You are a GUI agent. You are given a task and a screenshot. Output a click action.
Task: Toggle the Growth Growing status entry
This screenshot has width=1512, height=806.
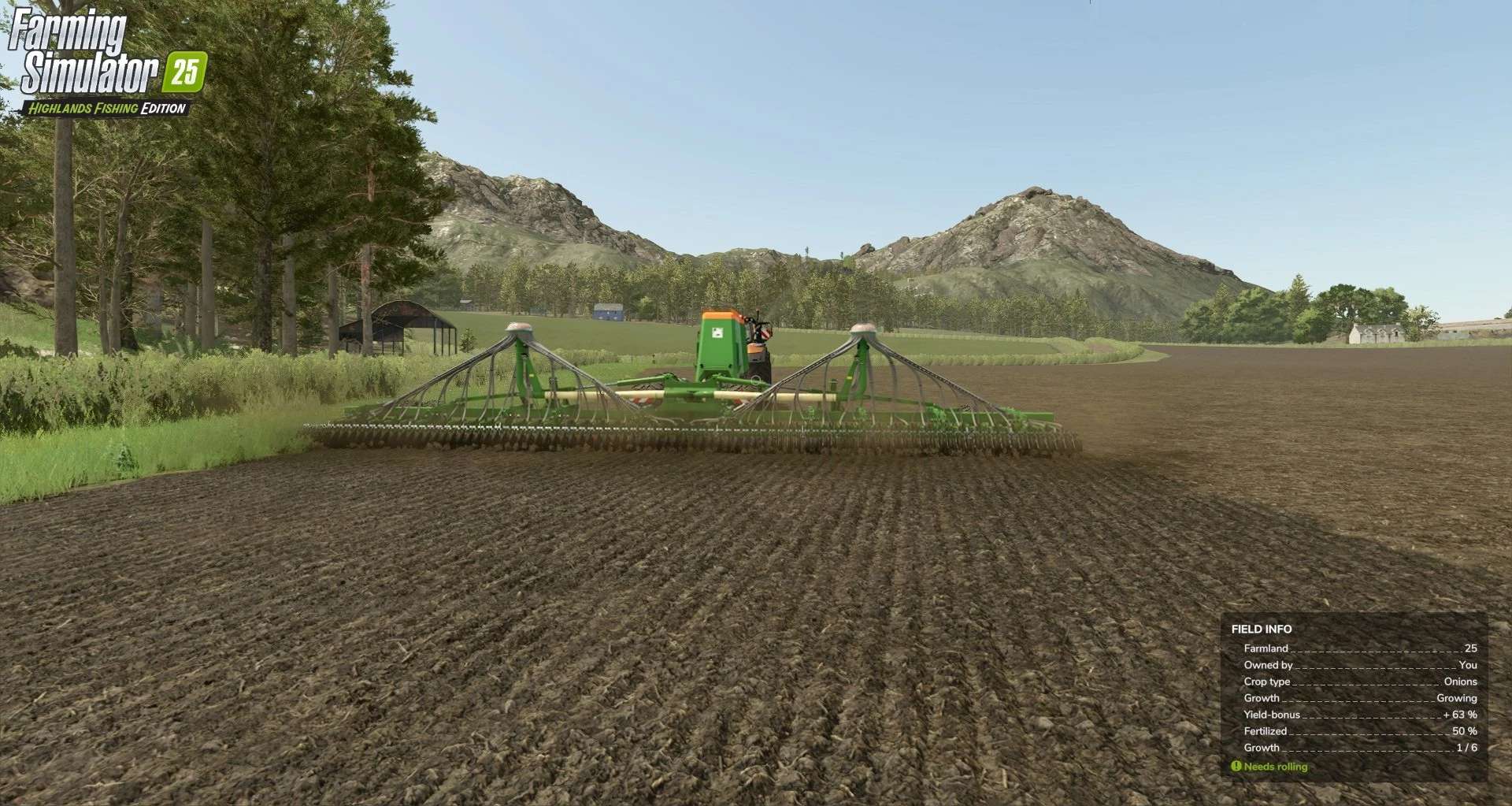tap(1339, 698)
